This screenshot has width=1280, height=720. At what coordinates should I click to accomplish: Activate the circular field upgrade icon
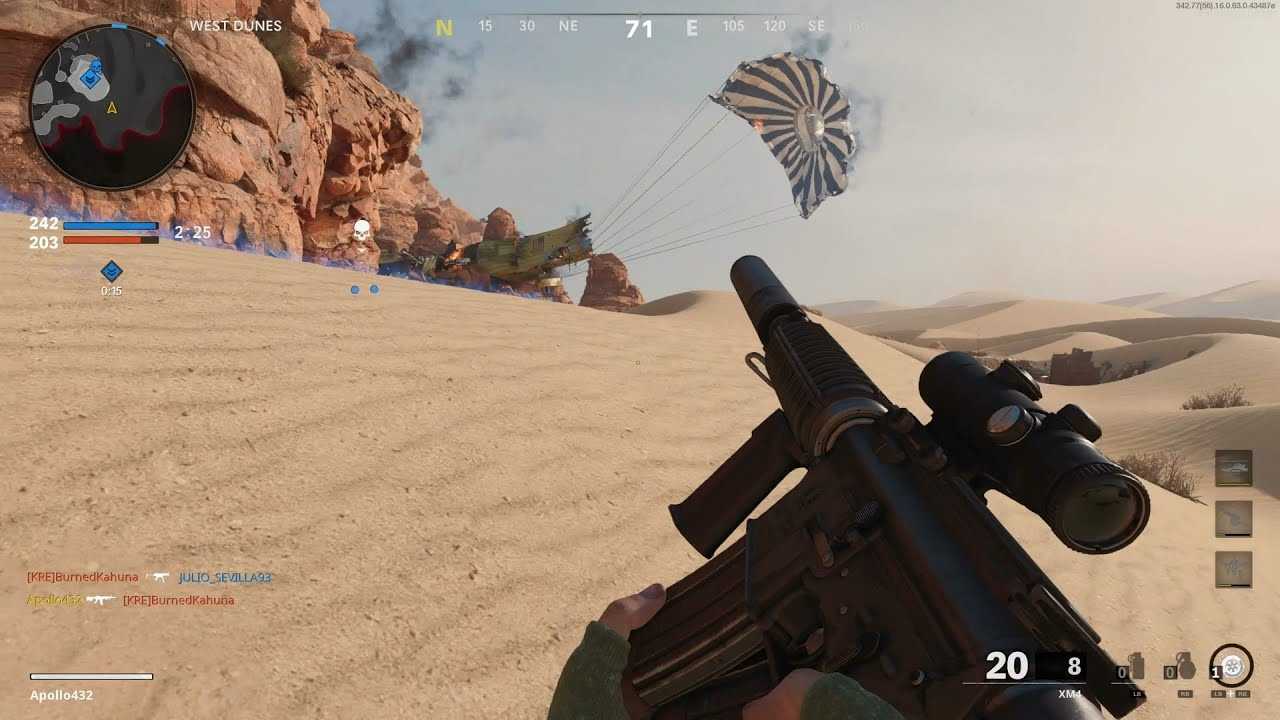[x=1232, y=665]
